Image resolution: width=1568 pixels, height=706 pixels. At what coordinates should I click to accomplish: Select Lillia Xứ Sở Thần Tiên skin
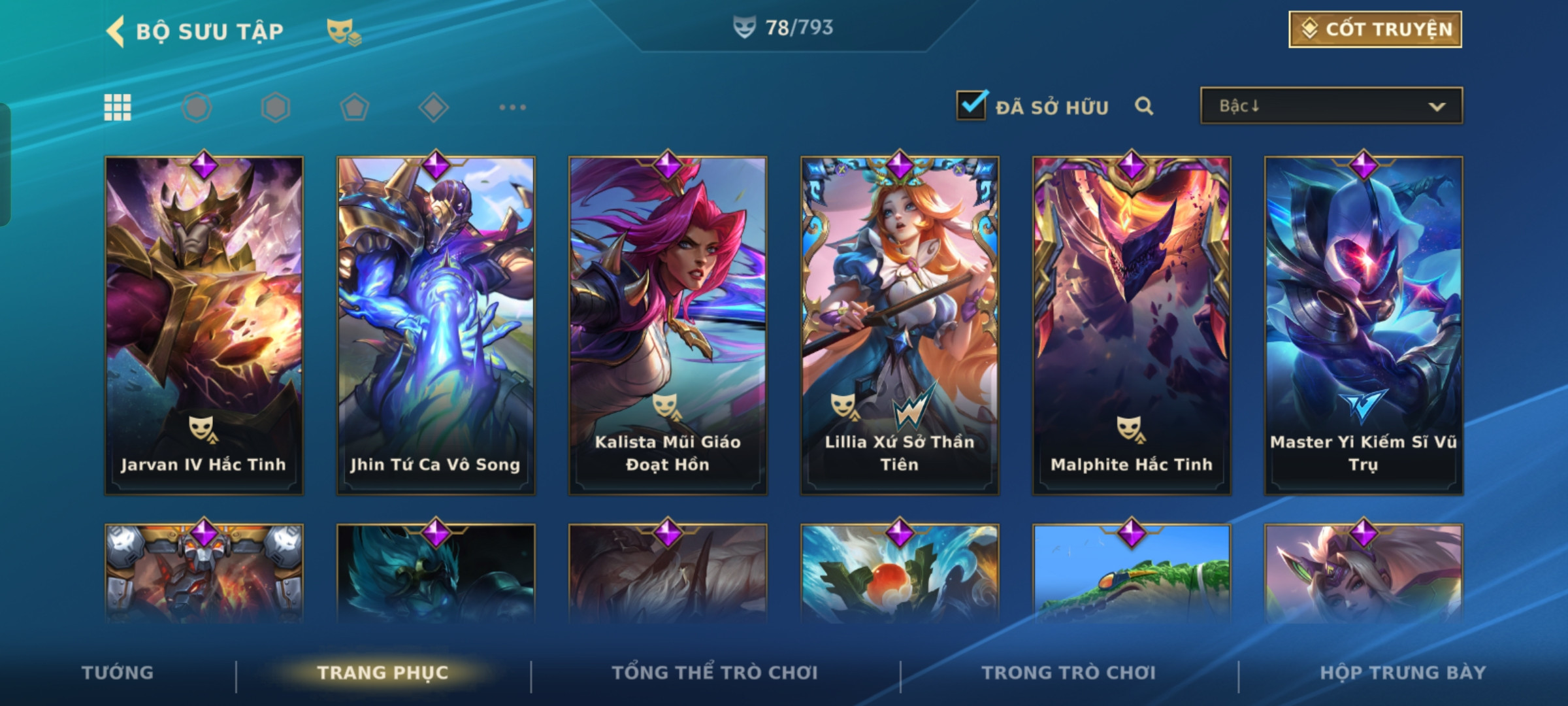tap(900, 325)
